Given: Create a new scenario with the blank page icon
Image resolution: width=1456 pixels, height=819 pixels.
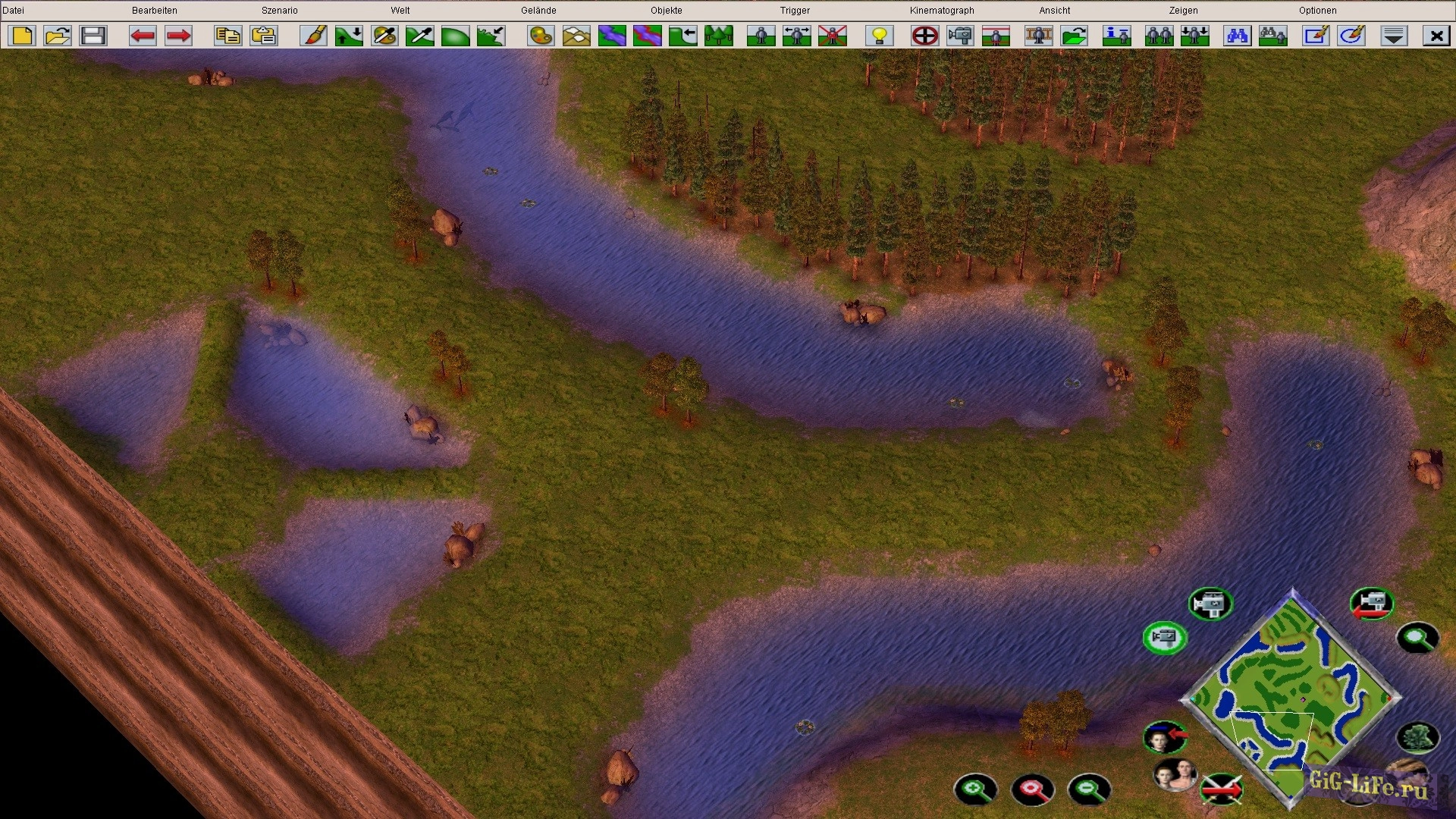Looking at the screenshot, I should pos(22,36).
